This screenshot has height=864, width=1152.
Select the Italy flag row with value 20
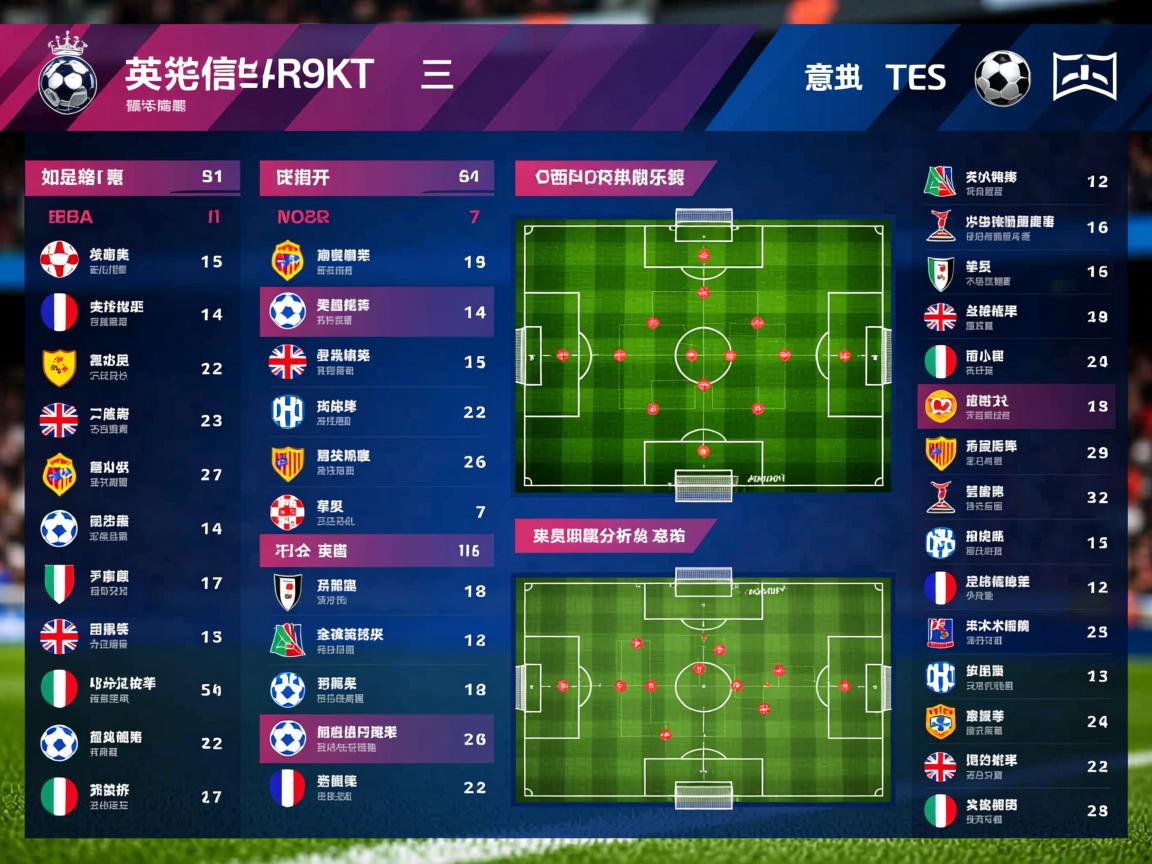(x=1016, y=362)
